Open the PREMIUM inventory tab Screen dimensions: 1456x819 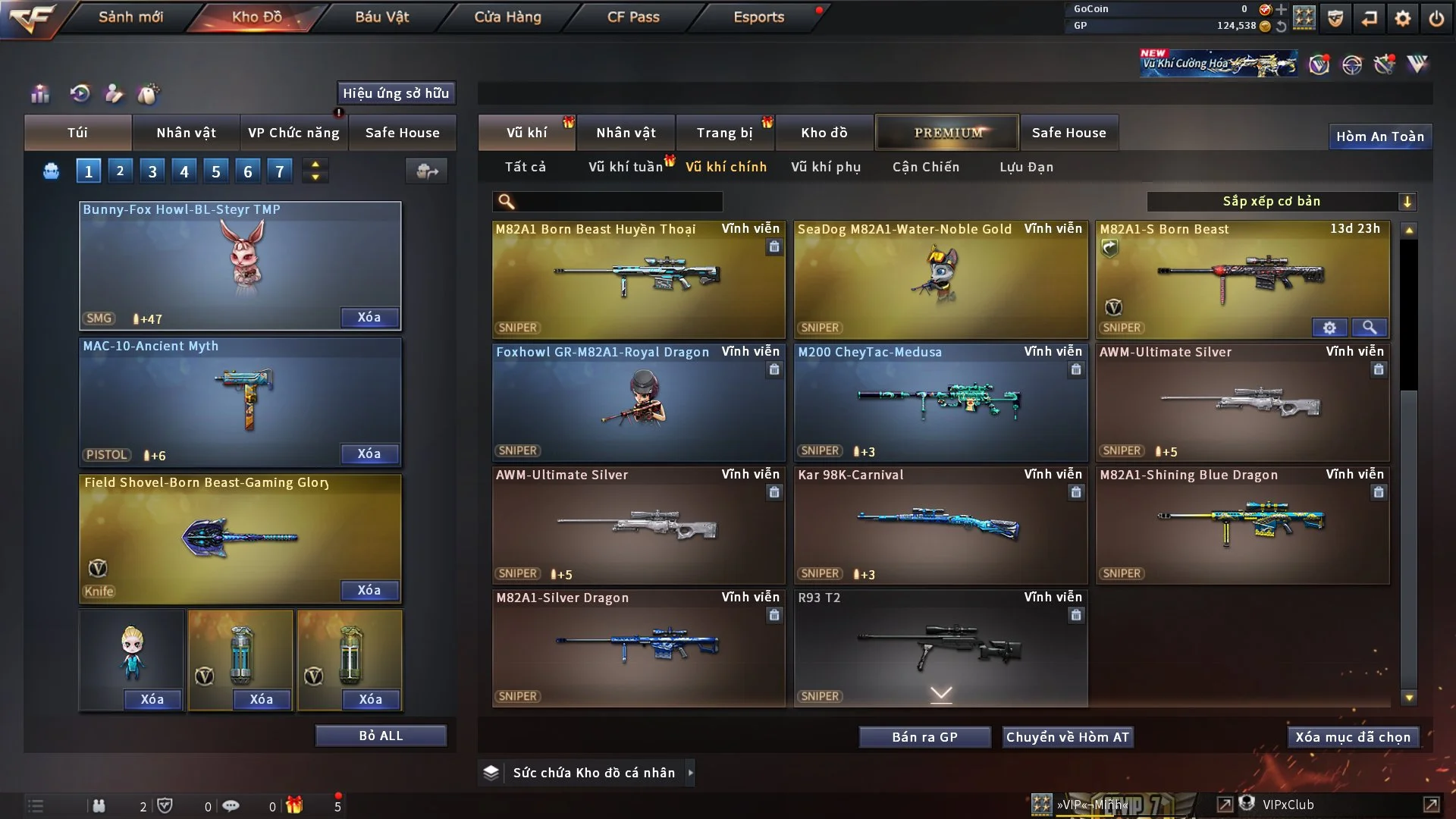948,133
